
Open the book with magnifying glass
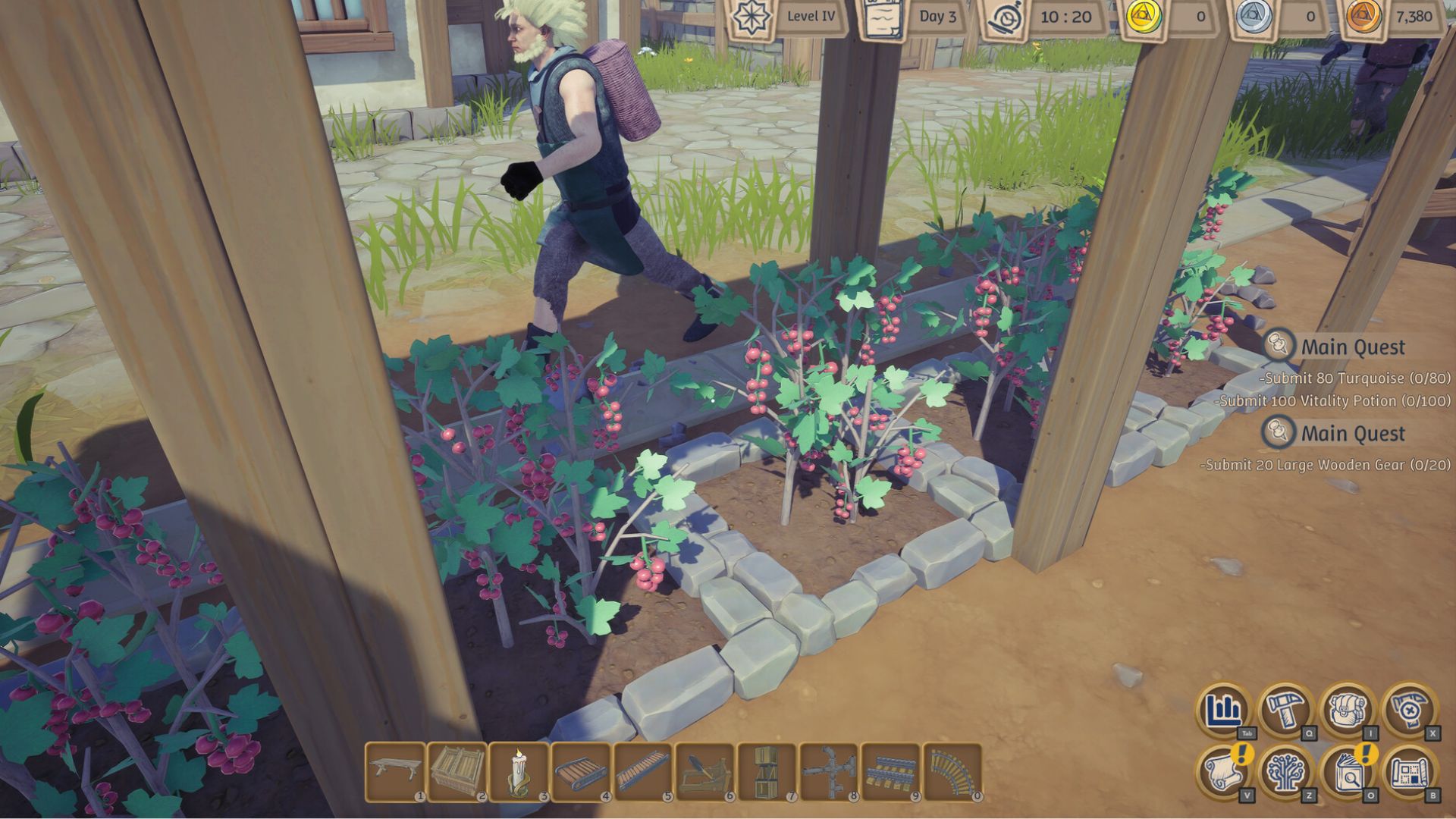click(x=1348, y=772)
